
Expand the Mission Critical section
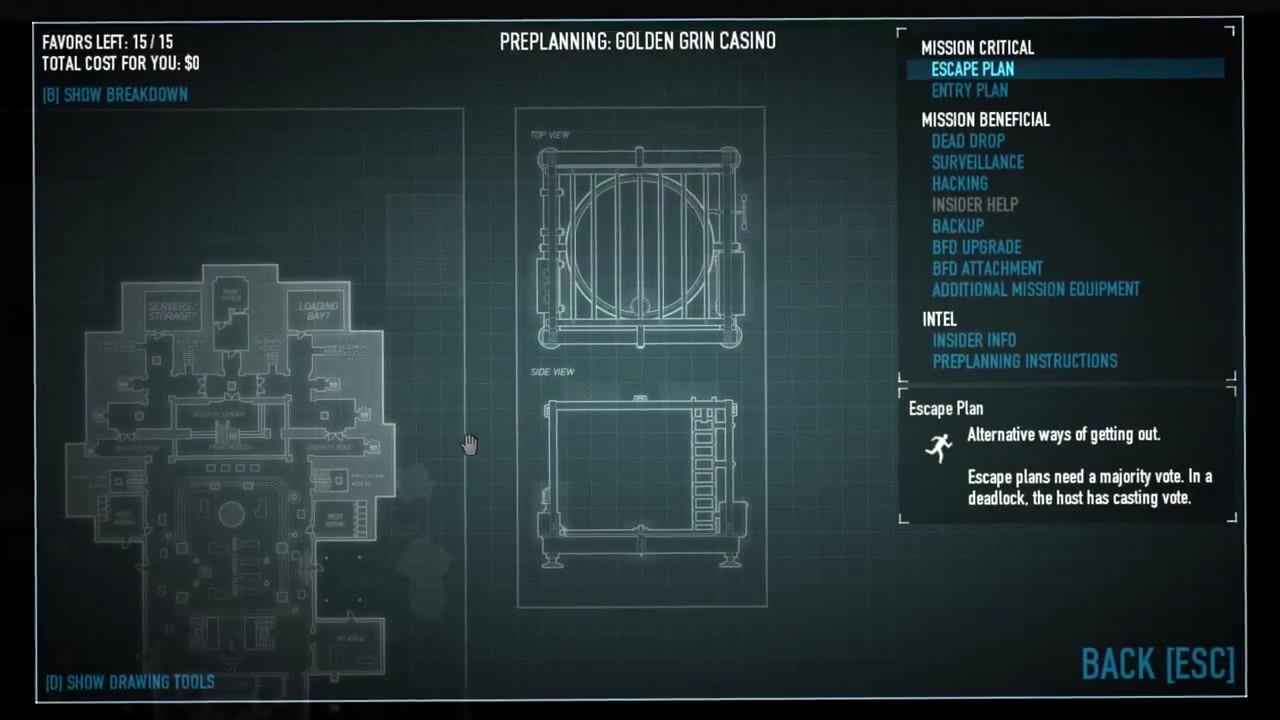977,47
